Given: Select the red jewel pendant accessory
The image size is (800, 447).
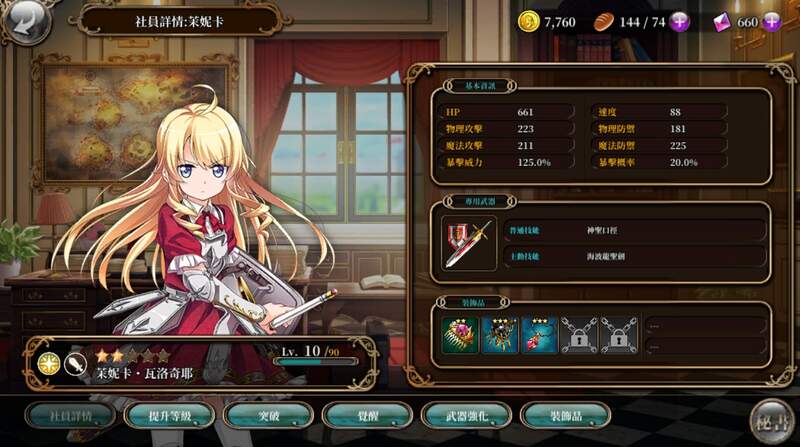Looking at the screenshot, I should pos(540,335).
